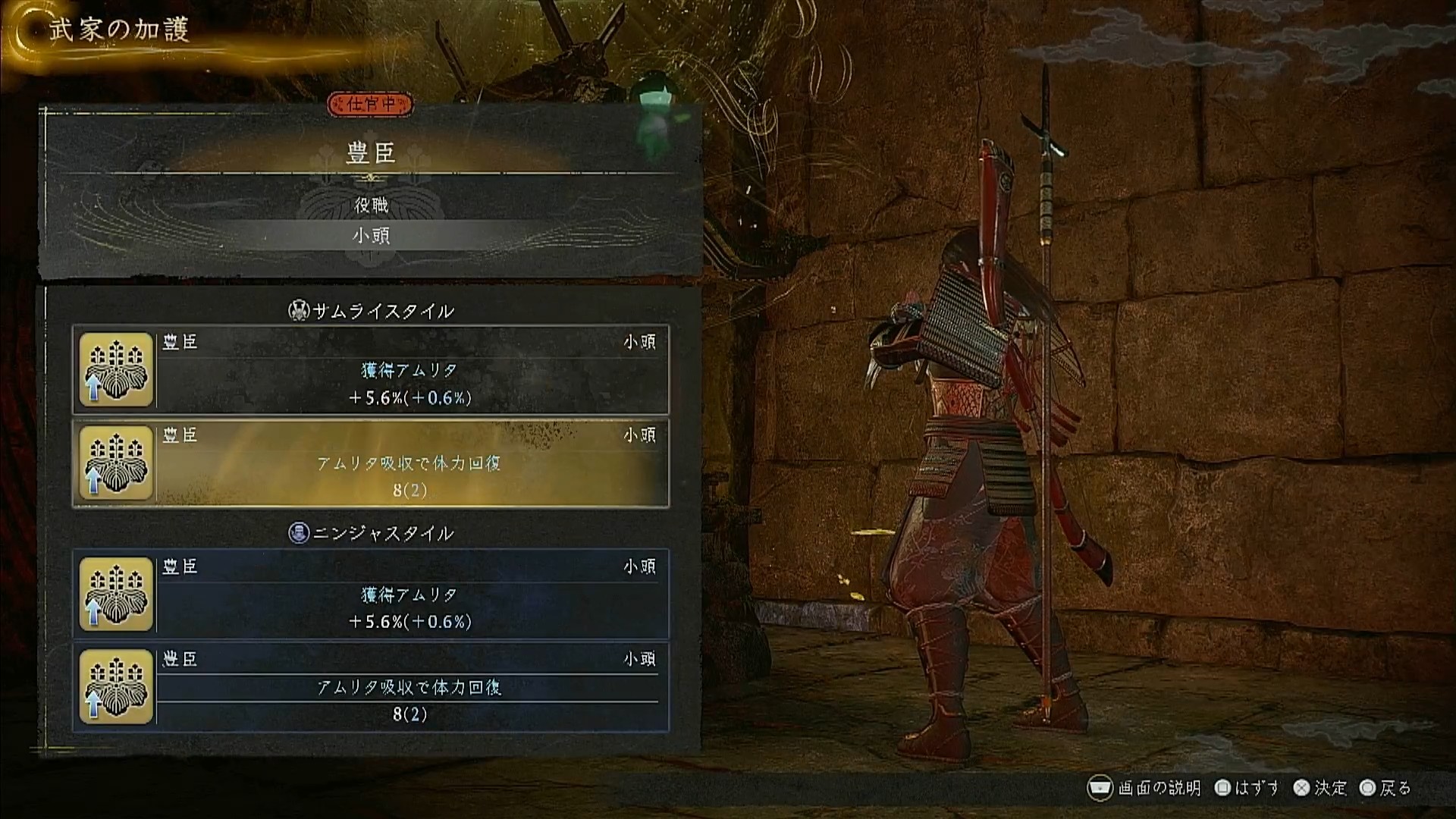The height and width of the screenshot is (819, 1456).
Task: Open the 豊臣 clan header
Action: [371, 154]
